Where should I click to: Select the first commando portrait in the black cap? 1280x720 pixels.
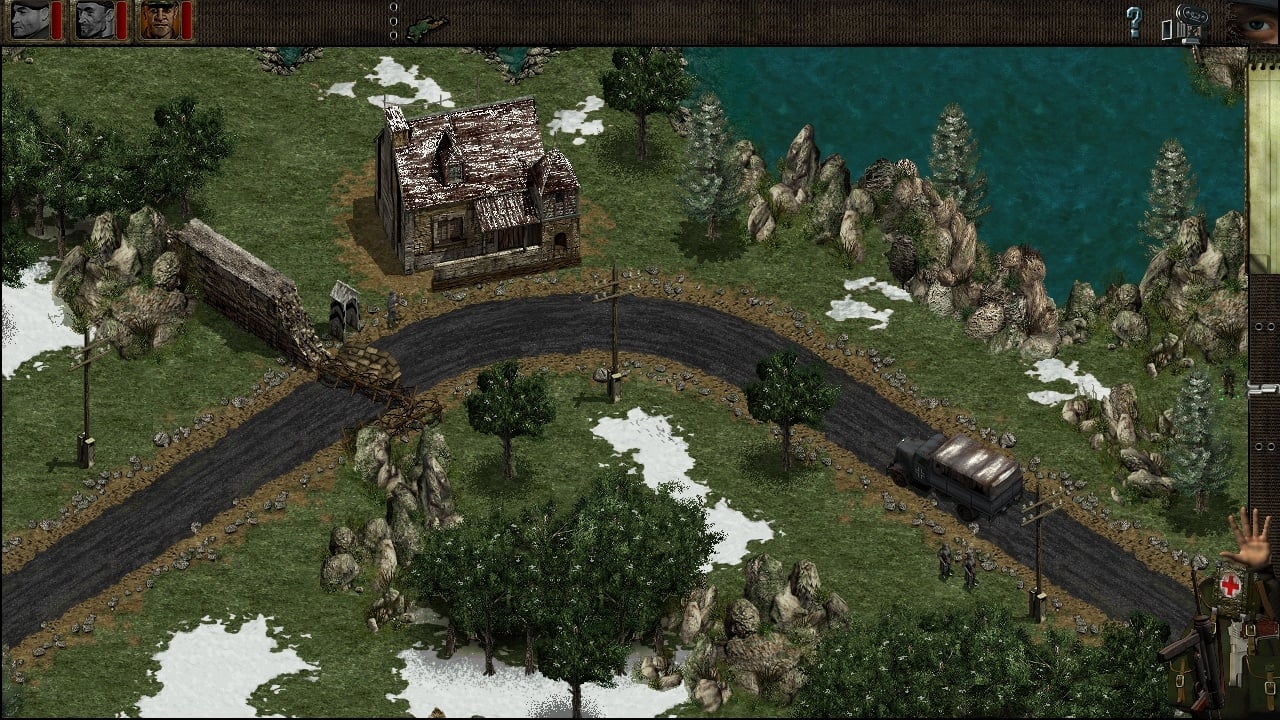[30, 20]
